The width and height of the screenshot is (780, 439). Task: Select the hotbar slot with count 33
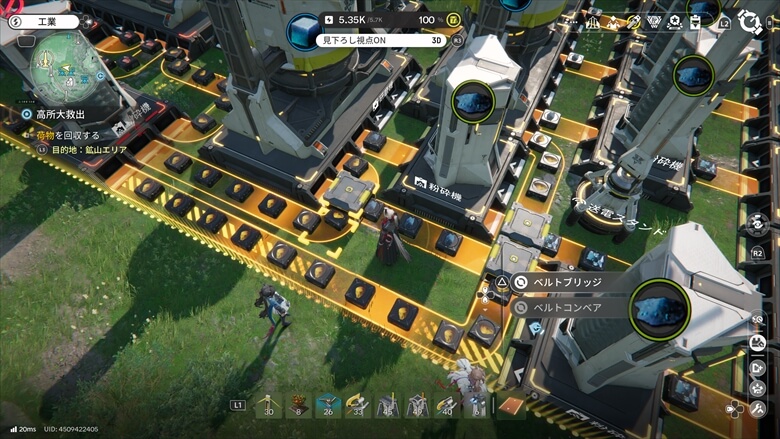pyautogui.click(x=357, y=404)
